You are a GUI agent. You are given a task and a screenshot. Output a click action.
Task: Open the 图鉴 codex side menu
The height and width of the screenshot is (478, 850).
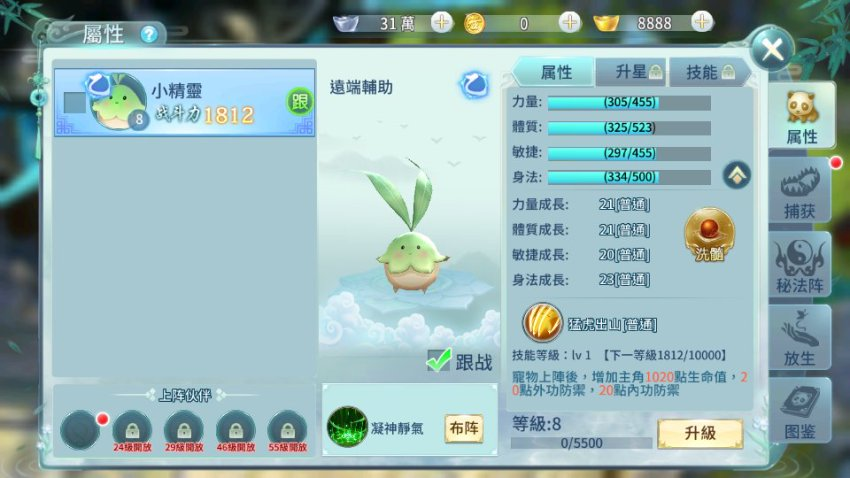tap(801, 410)
